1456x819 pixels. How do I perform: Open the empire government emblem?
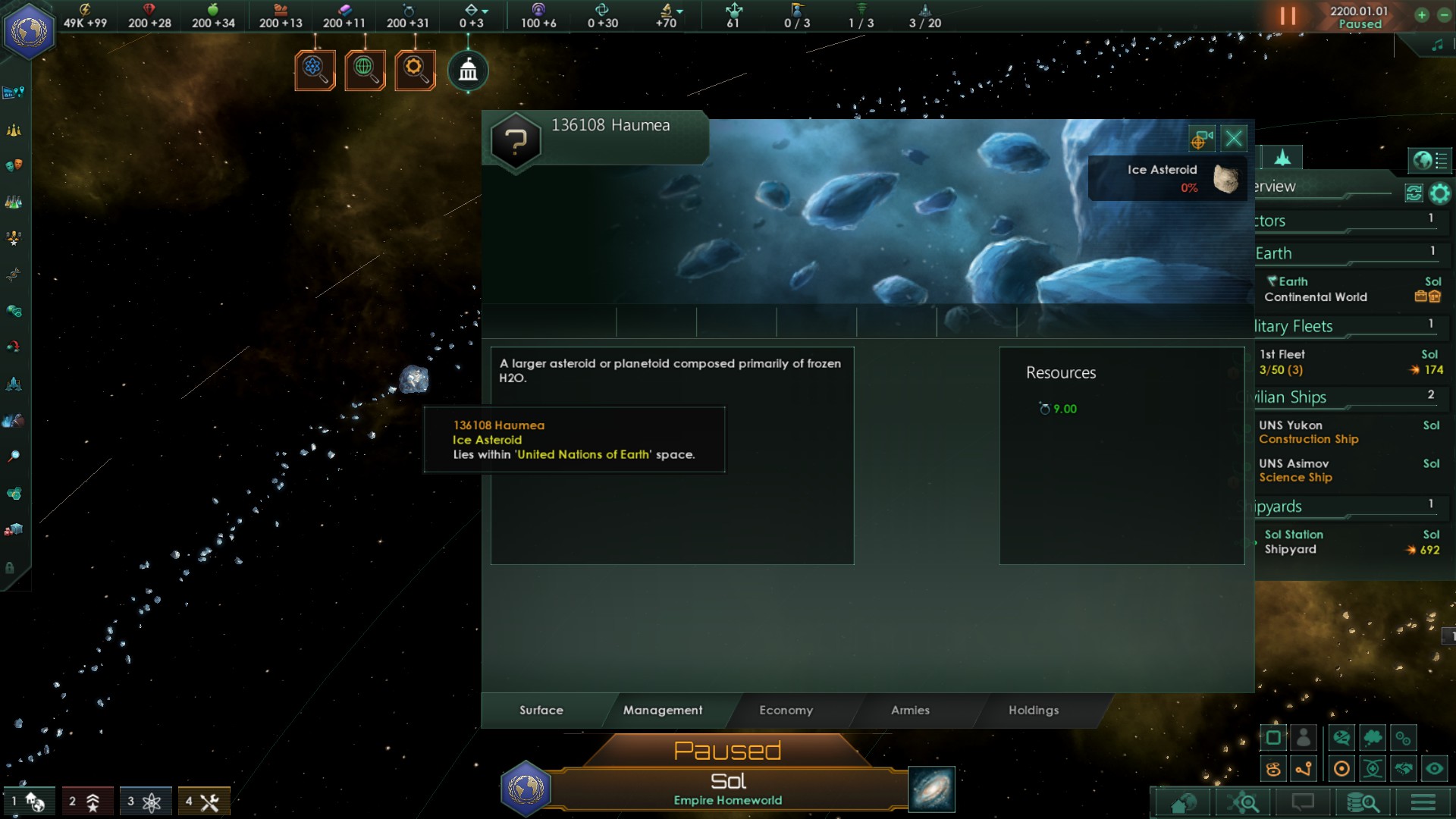29,30
